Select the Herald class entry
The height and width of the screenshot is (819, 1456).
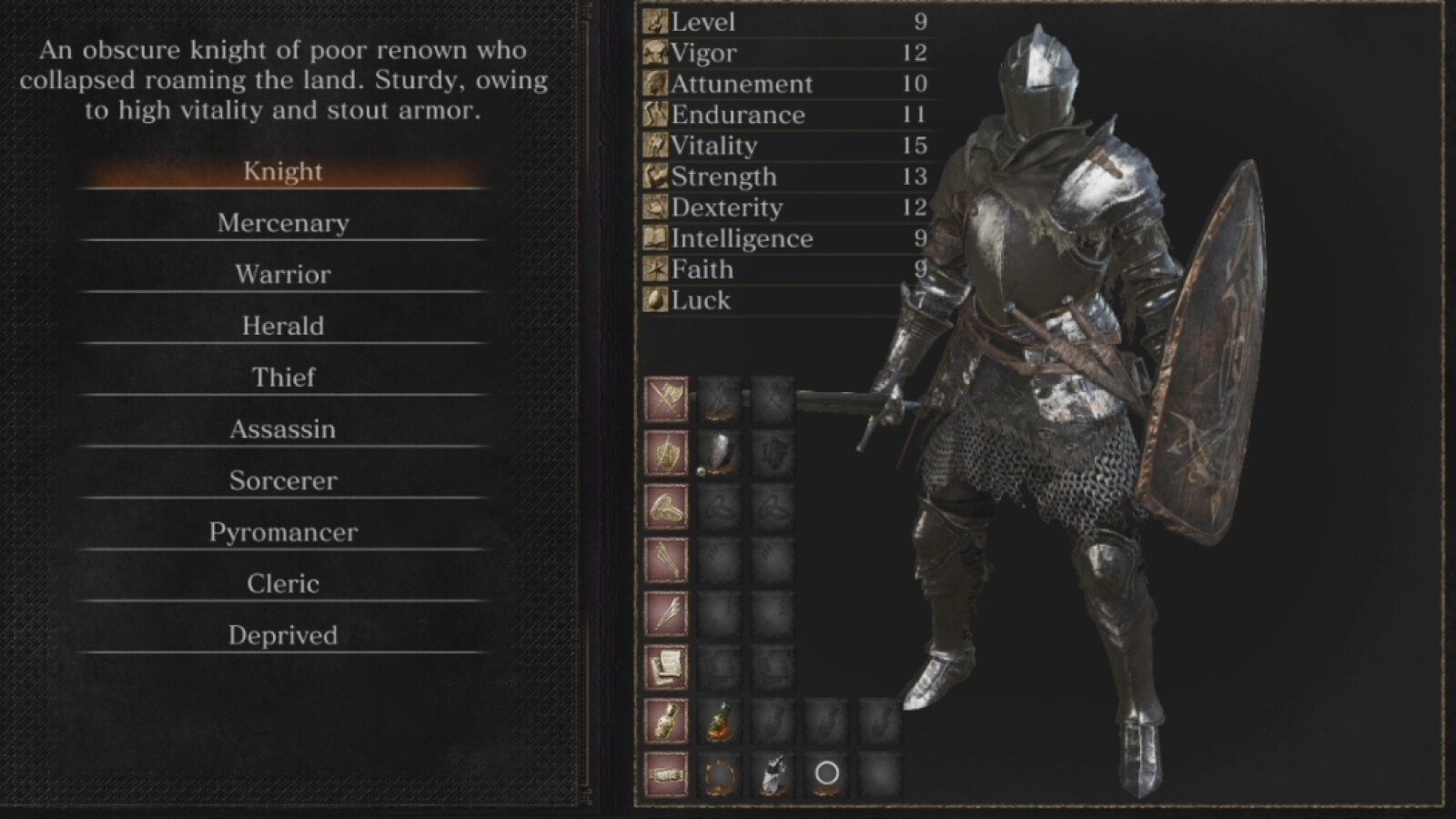[283, 326]
